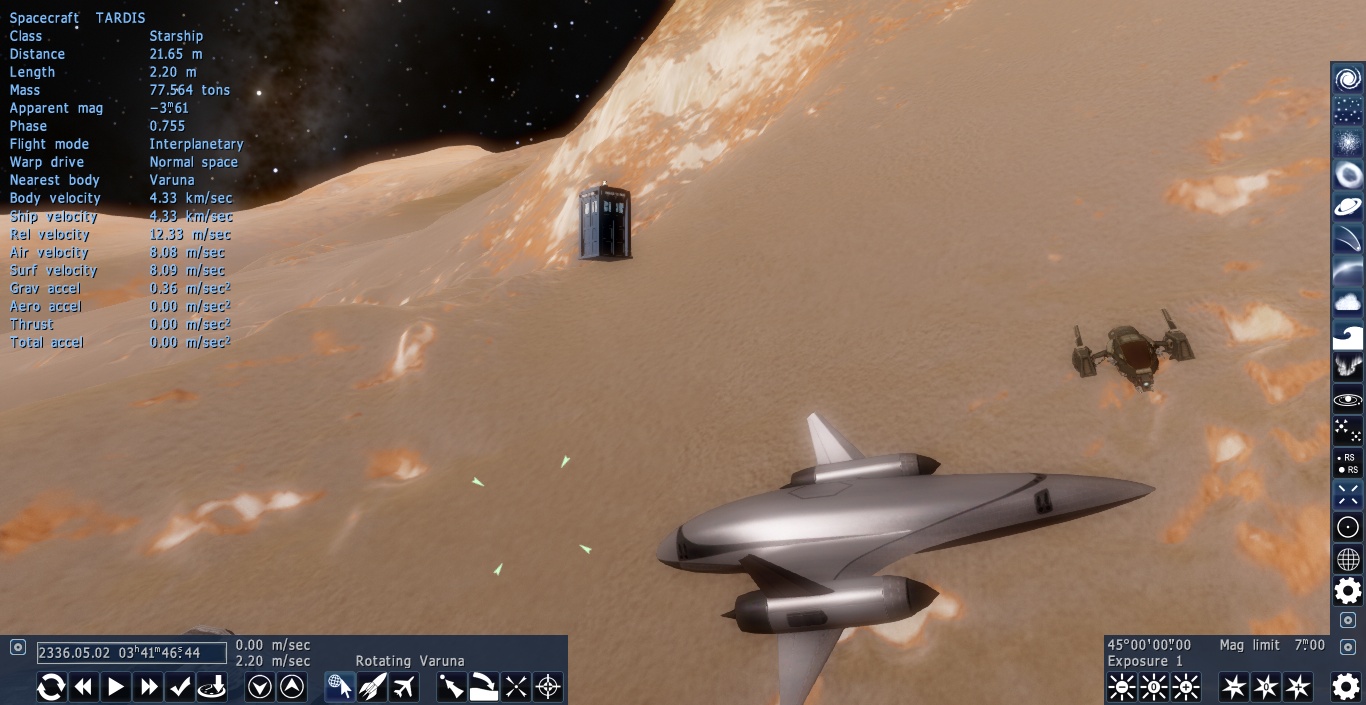1366x705 pixels.
Task: Toggle clouds display with the cloud icon
Action: (x=1348, y=303)
